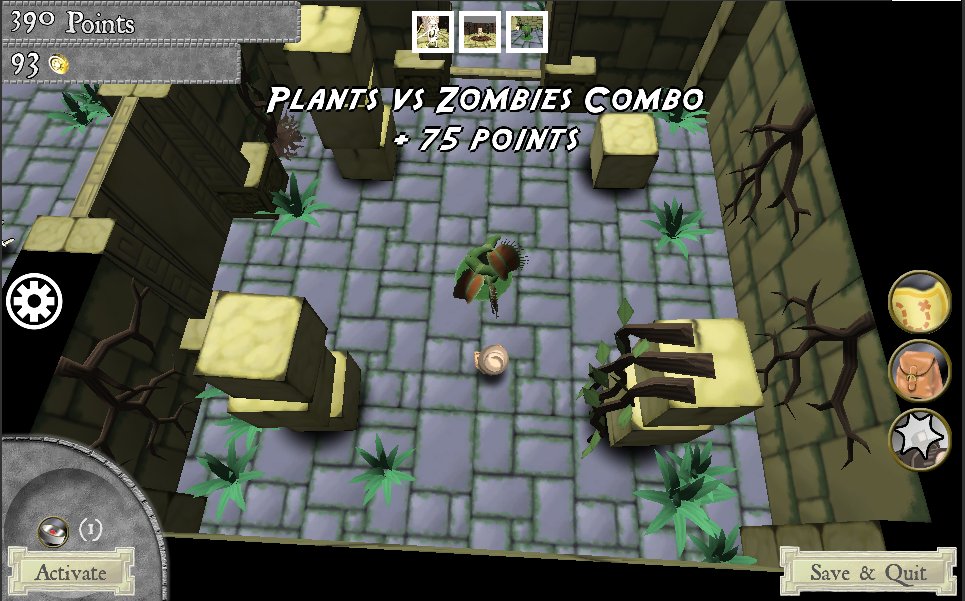Click the dirt pit combo thumbnail

click(480, 32)
